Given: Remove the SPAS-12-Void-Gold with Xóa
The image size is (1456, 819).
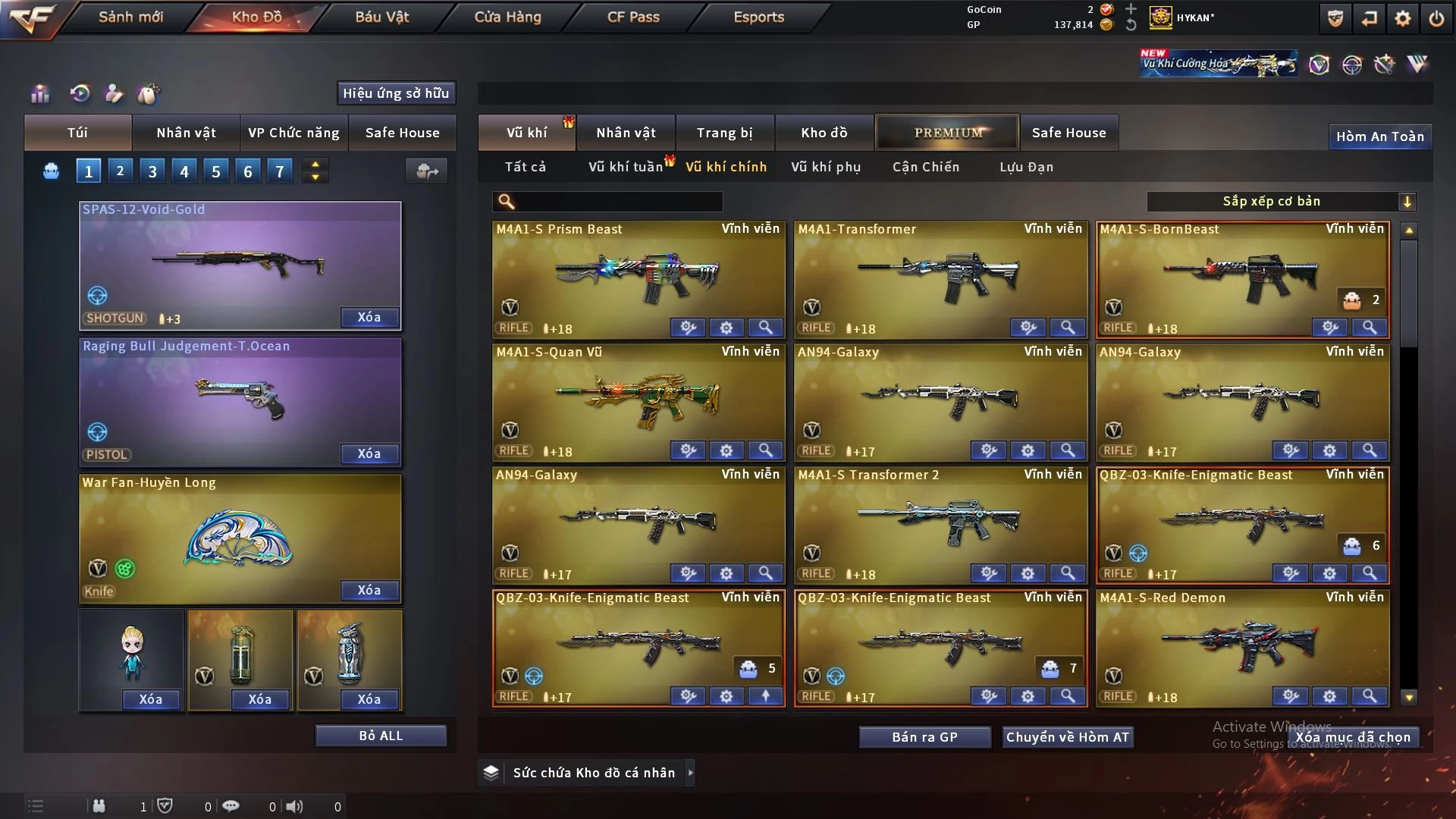Looking at the screenshot, I should (369, 318).
